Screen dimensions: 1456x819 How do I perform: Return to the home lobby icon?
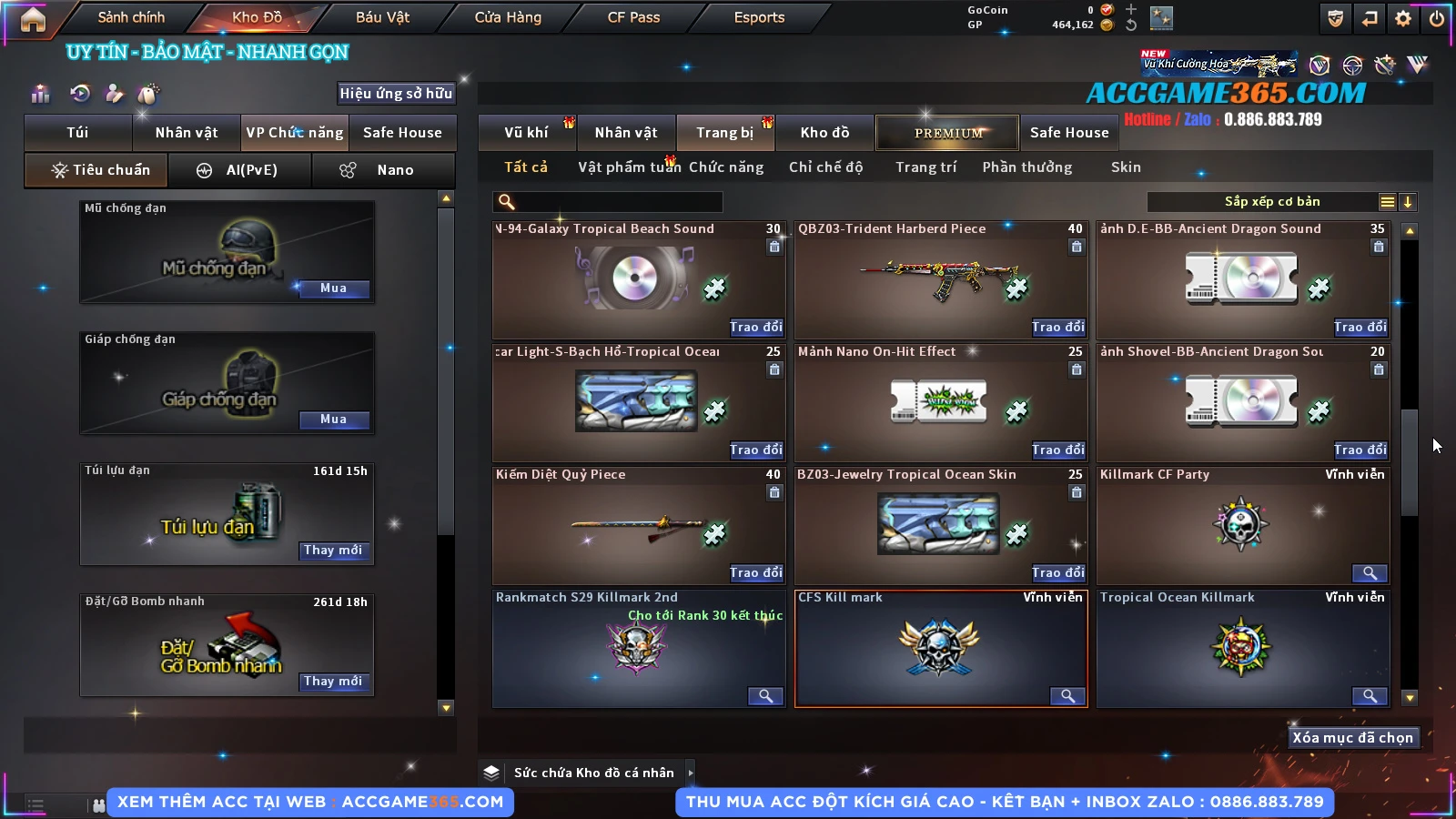[x=33, y=19]
